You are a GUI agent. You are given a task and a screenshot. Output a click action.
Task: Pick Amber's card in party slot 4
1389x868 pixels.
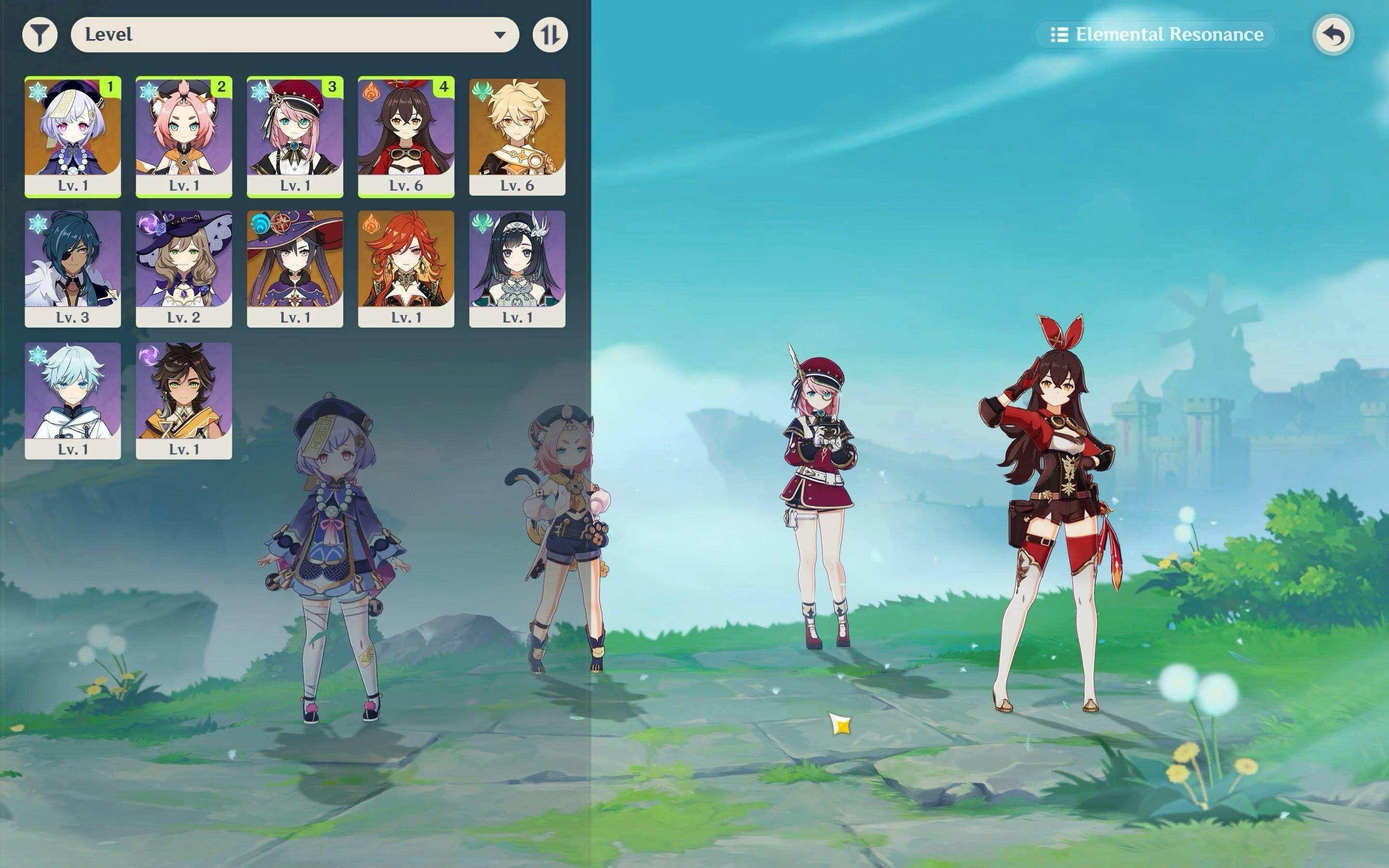coord(406,136)
